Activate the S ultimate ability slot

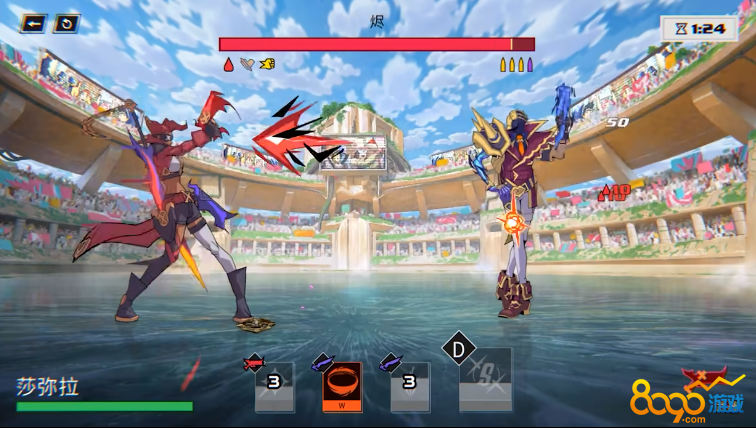[485, 380]
